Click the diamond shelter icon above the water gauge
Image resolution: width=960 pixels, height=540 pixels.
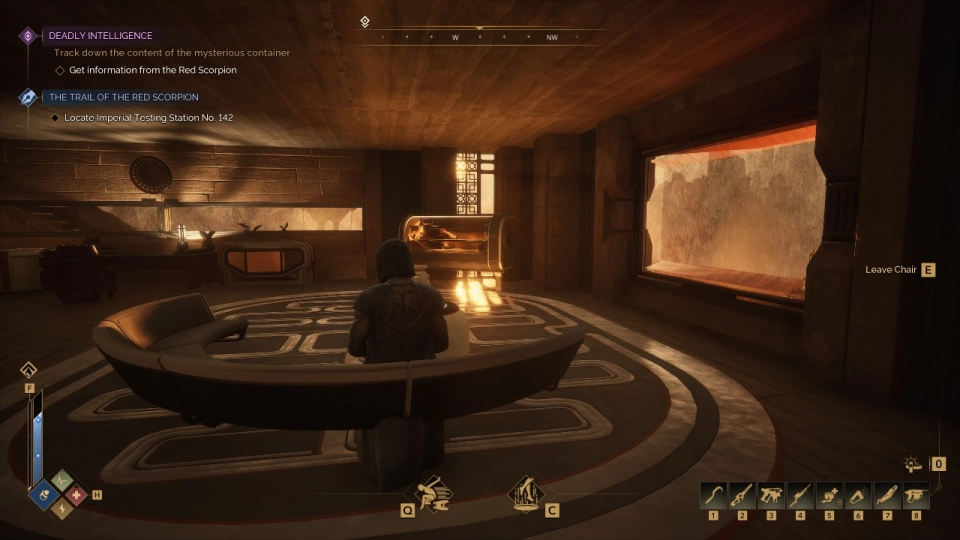click(29, 369)
